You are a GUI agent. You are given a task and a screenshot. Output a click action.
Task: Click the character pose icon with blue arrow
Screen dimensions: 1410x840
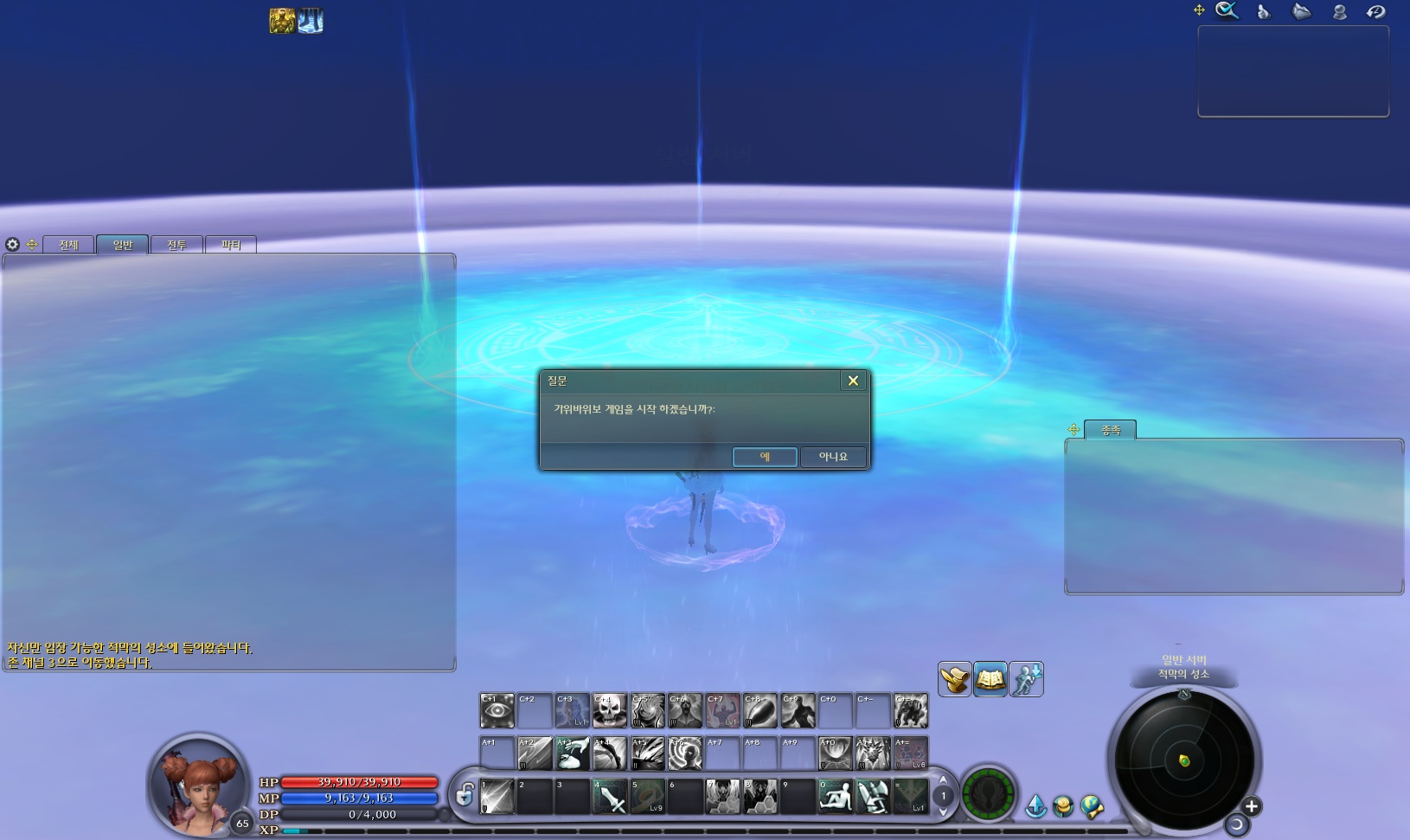1026,679
